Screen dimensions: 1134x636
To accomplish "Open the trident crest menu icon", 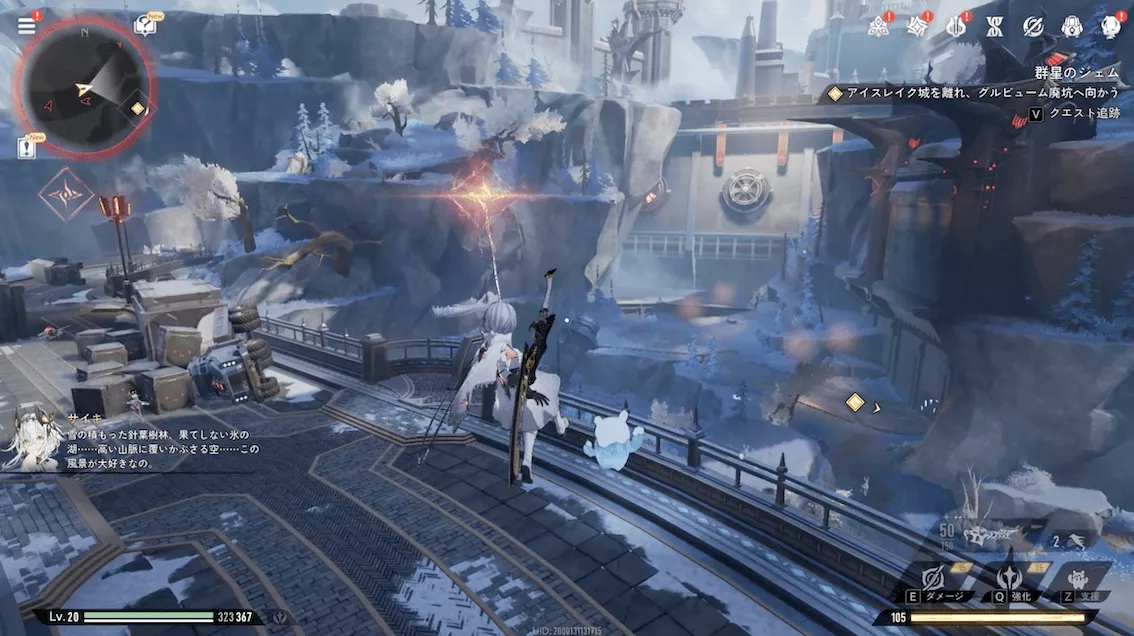I will (956, 27).
